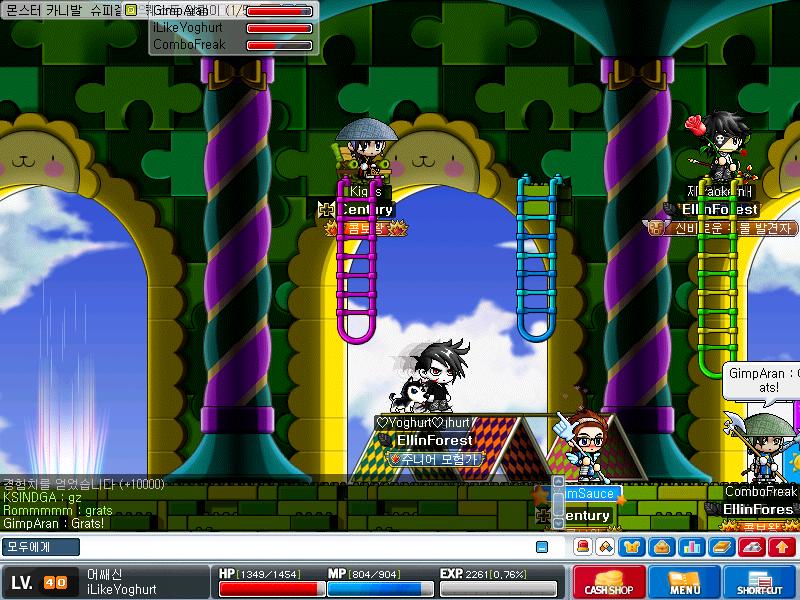Image resolution: width=800 pixels, height=600 pixels.
Task: Open the bag inventory icon
Action: (661, 547)
